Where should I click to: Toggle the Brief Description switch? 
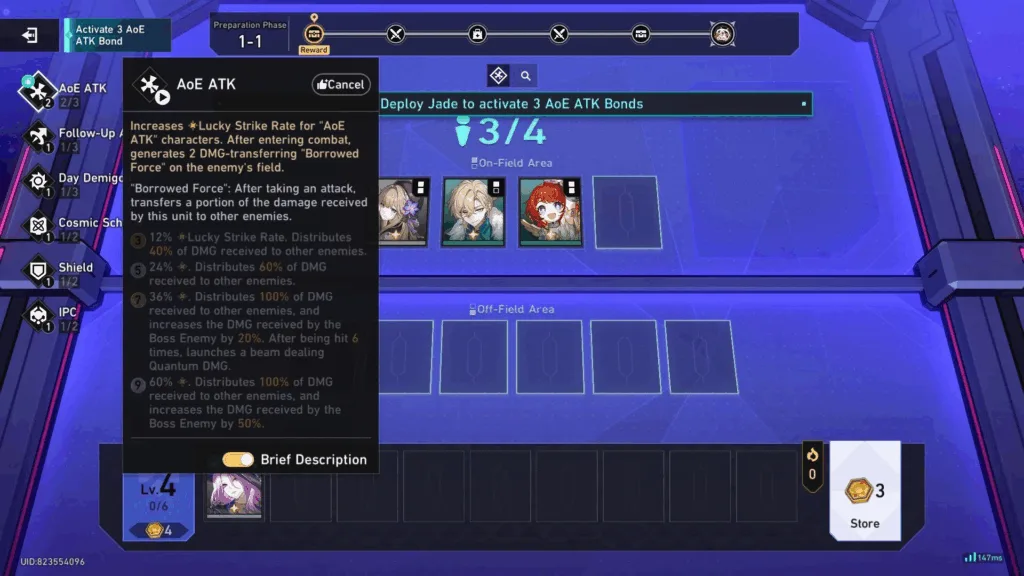(x=238, y=459)
